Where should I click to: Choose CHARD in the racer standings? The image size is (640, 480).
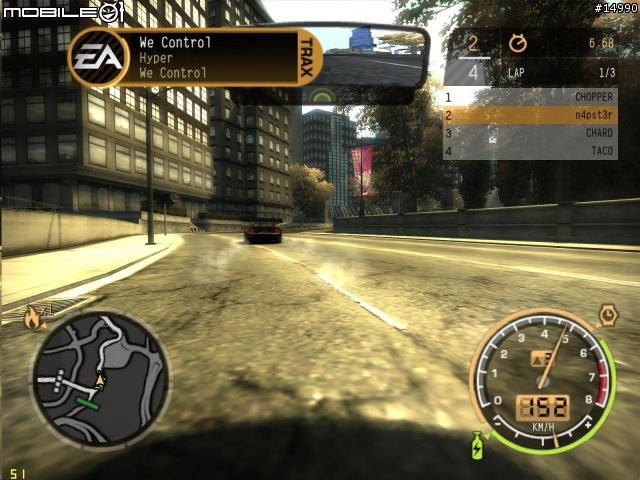point(530,133)
